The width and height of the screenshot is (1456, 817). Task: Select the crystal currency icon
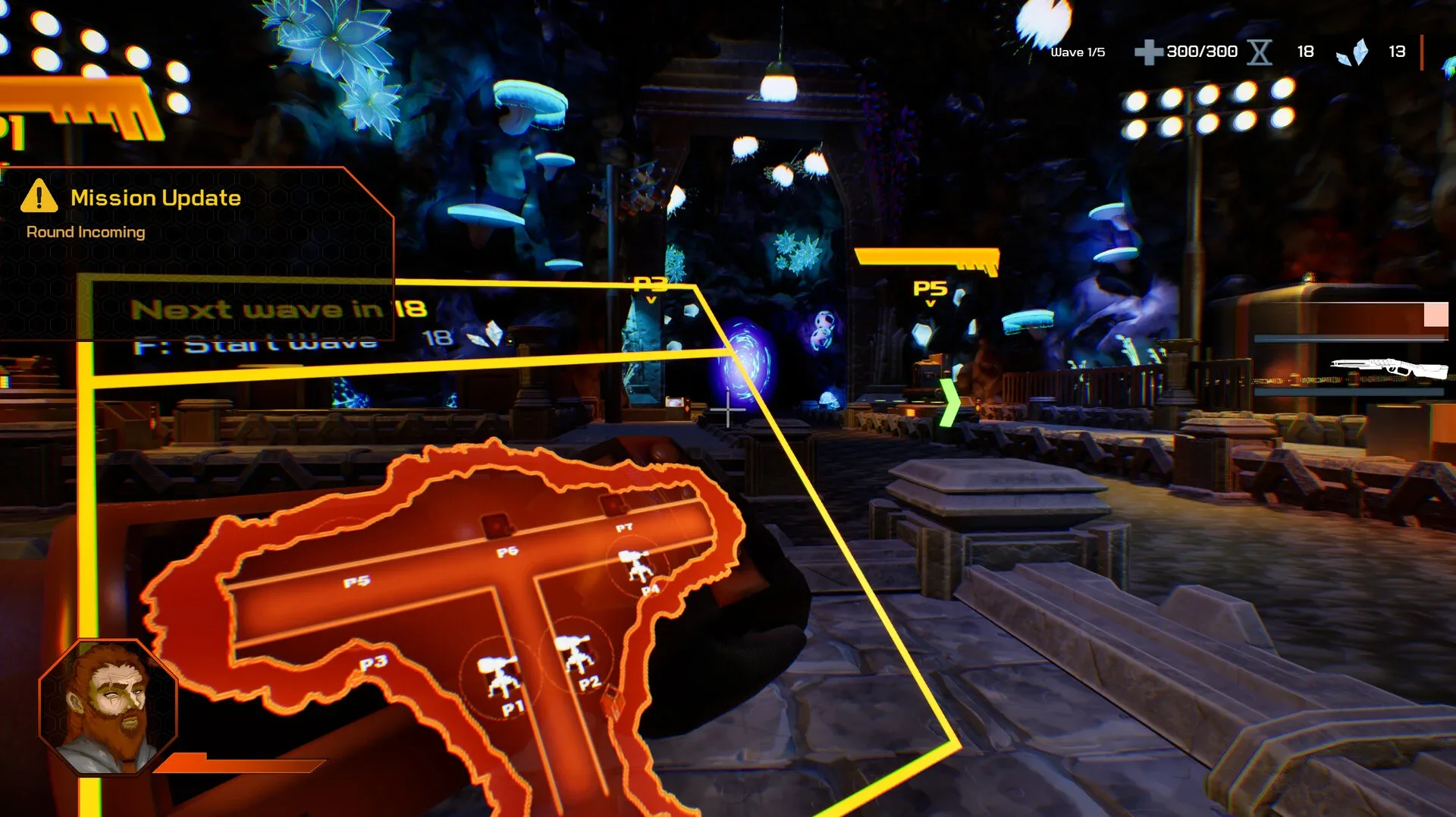click(1354, 50)
